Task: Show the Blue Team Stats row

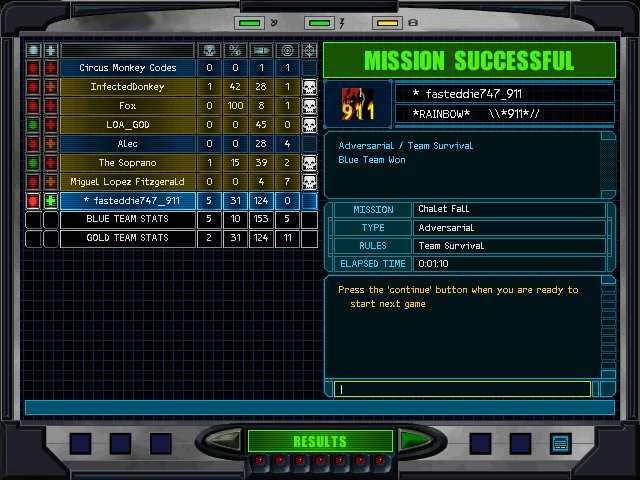Action: [x=127, y=219]
